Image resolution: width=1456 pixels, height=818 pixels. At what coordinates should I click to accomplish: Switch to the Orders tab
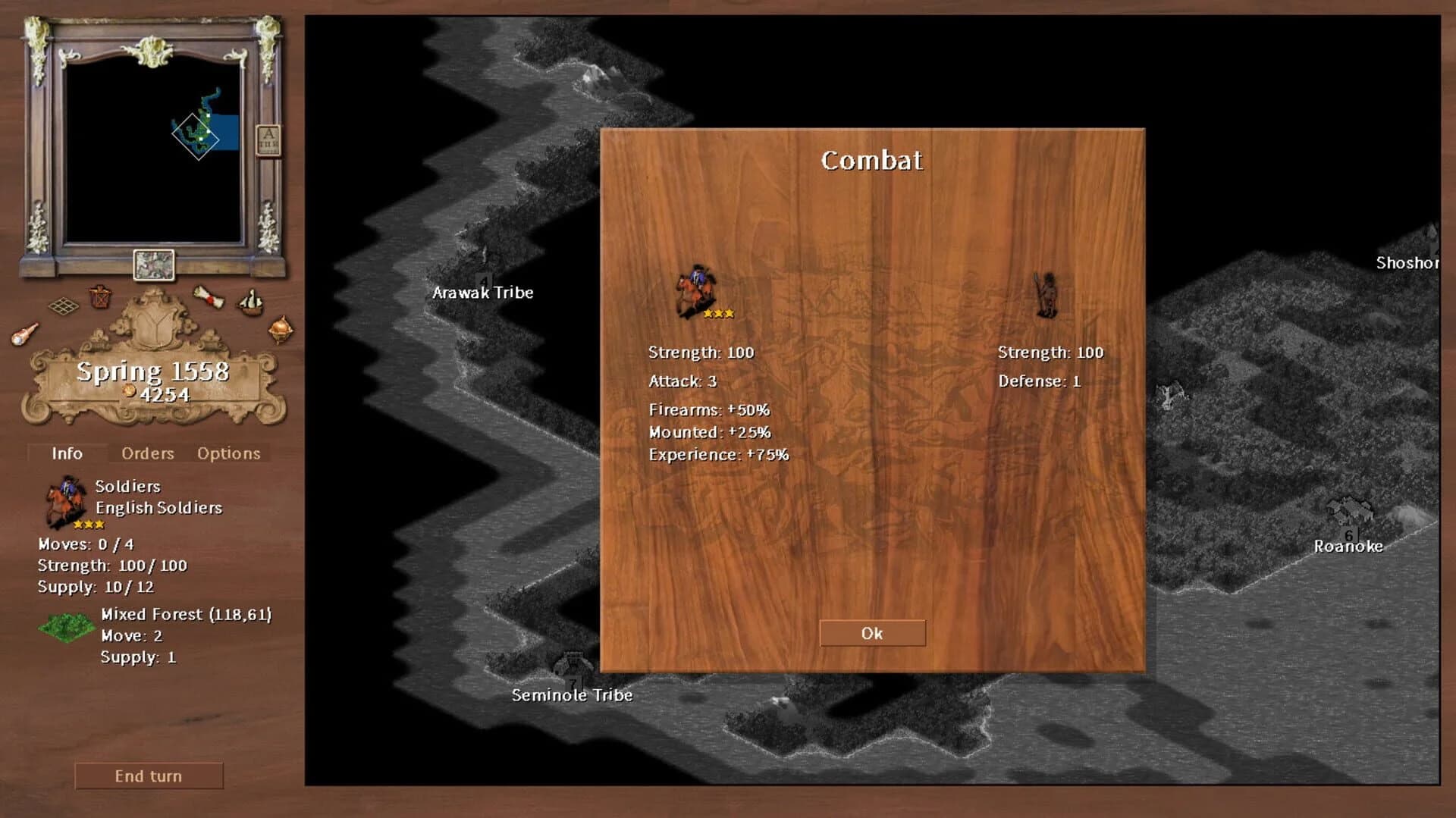click(x=146, y=453)
